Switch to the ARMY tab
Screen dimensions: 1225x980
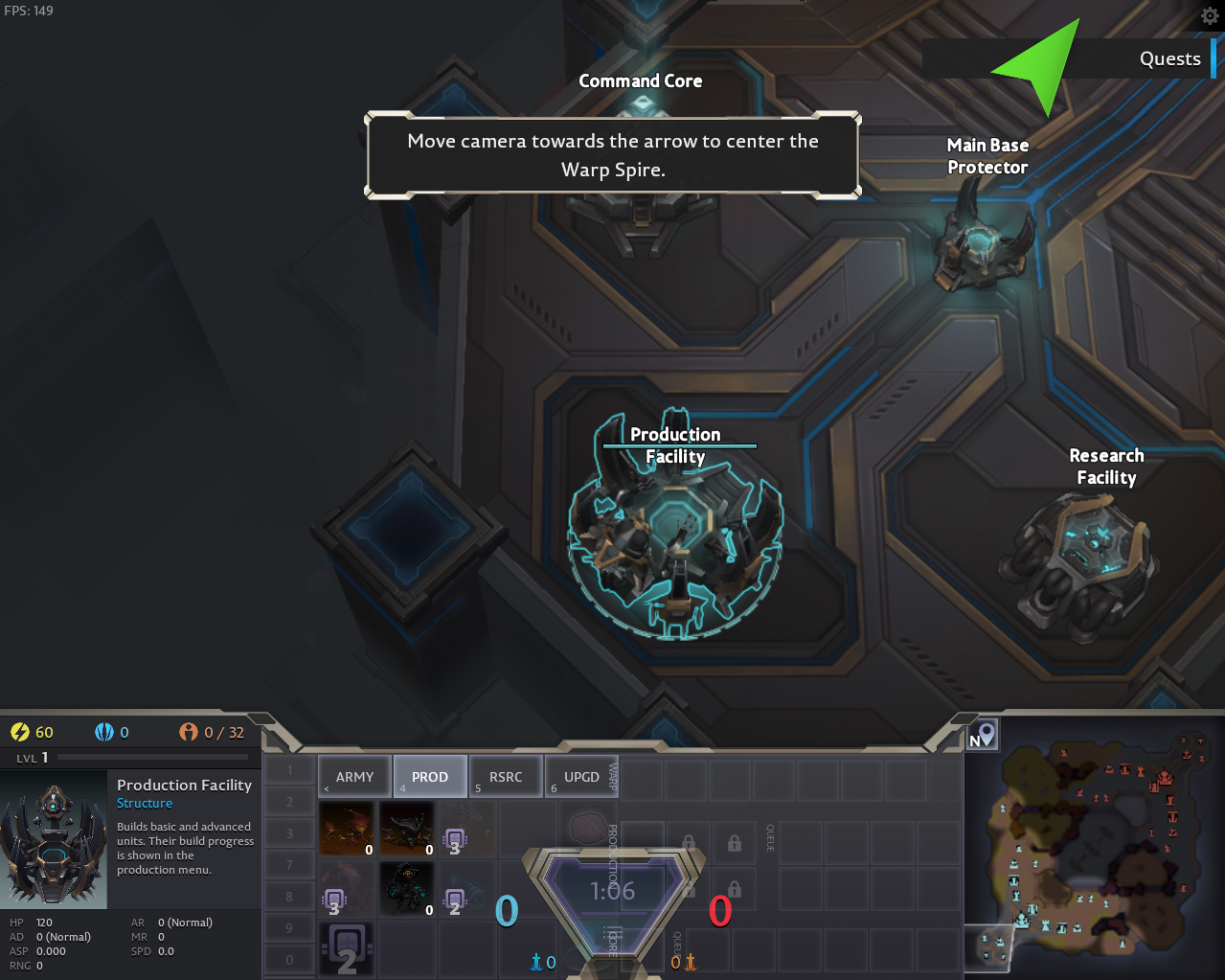[x=354, y=776]
